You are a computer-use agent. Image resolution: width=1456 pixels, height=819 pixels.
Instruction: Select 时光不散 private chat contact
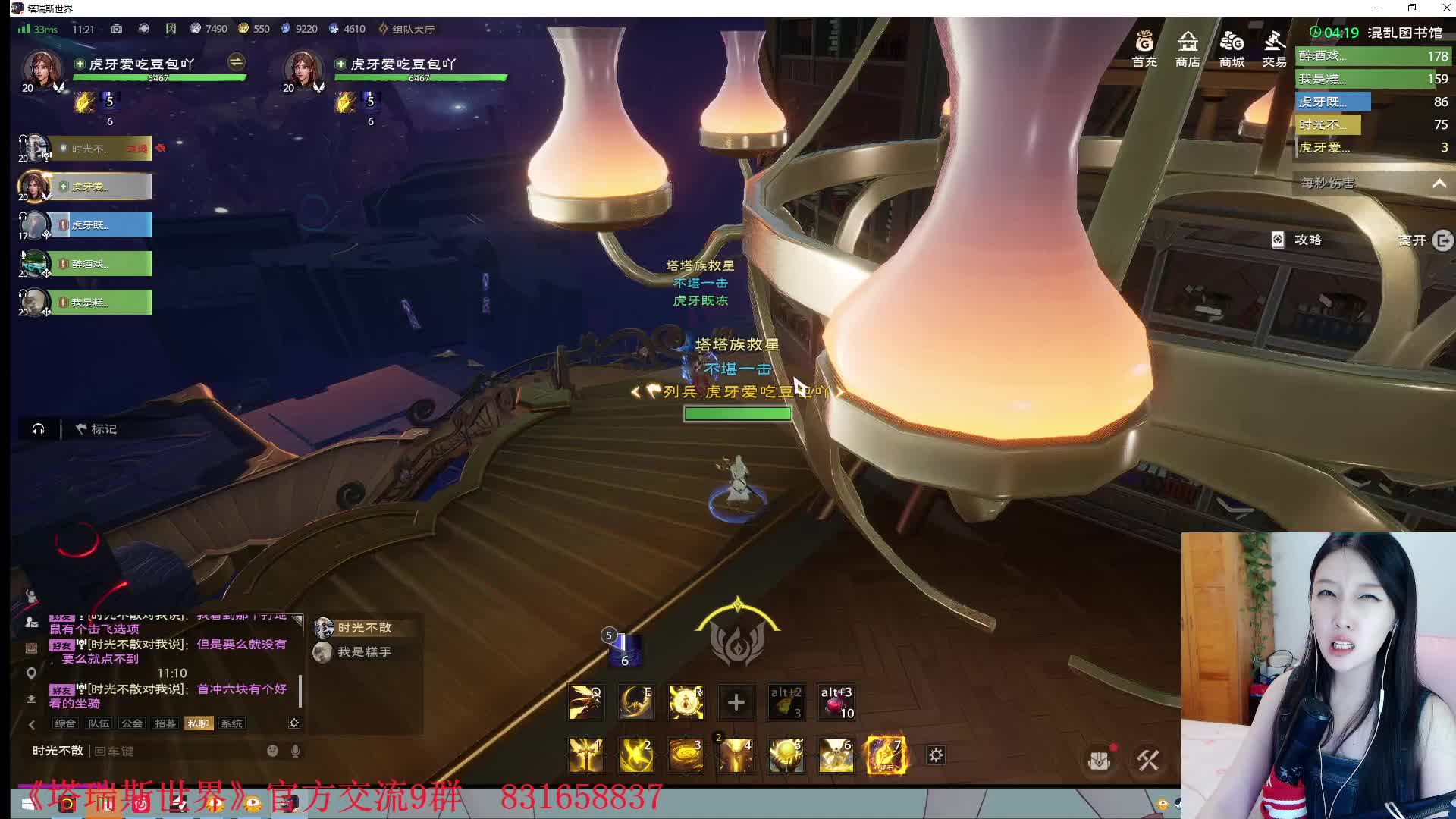[363, 628]
